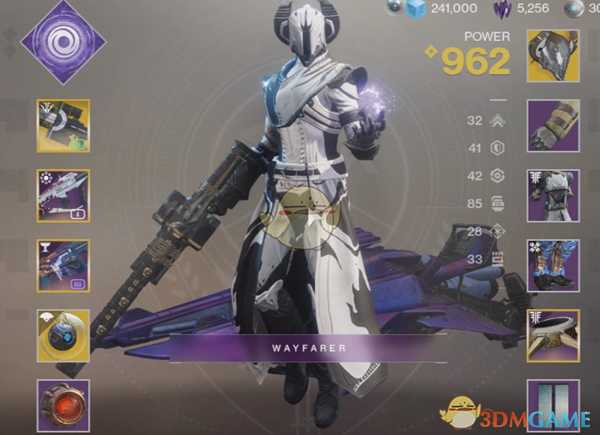This screenshot has width=600, height=435.
Task: Open the power weapon slot
Action: pos(63,265)
